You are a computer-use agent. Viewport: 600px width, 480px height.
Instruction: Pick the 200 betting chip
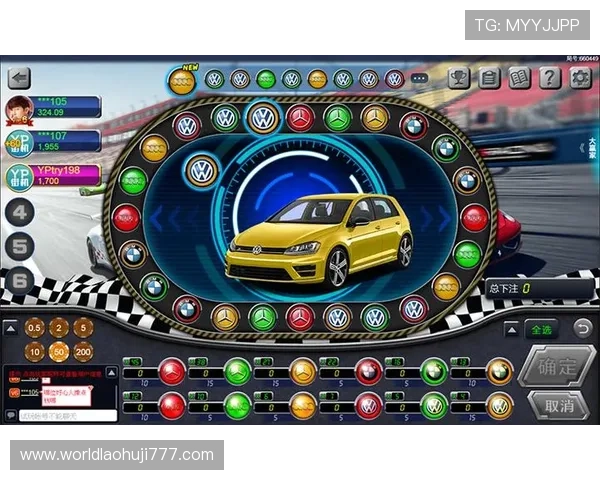coord(83,352)
